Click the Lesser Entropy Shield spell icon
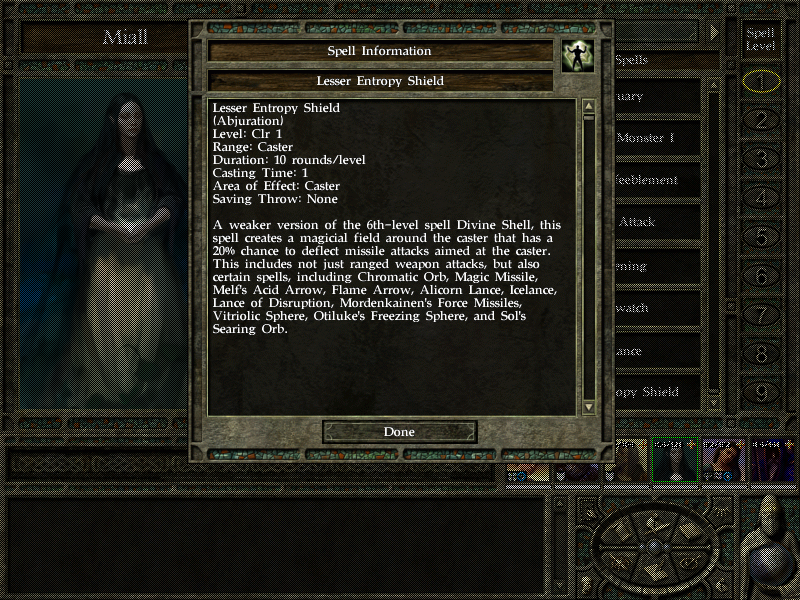This screenshot has width=800, height=600. [576, 56]
